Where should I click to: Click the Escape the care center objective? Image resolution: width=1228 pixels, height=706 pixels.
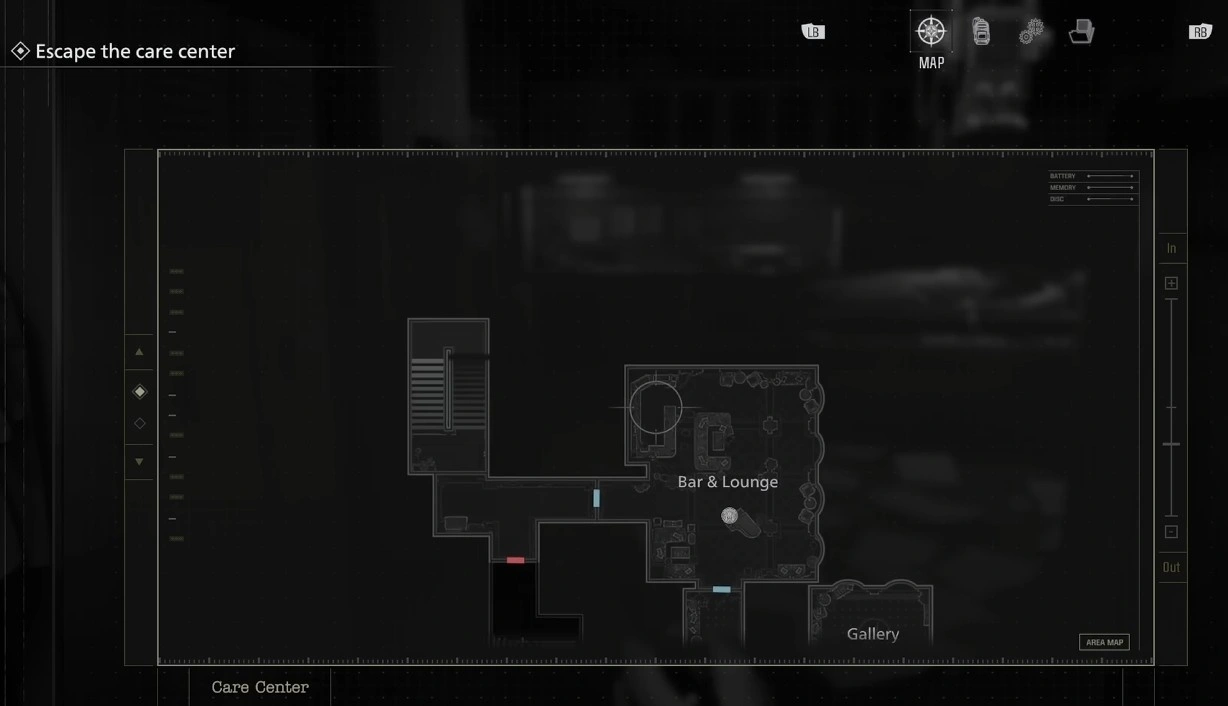pyautogui.click(x=134, y=51)
